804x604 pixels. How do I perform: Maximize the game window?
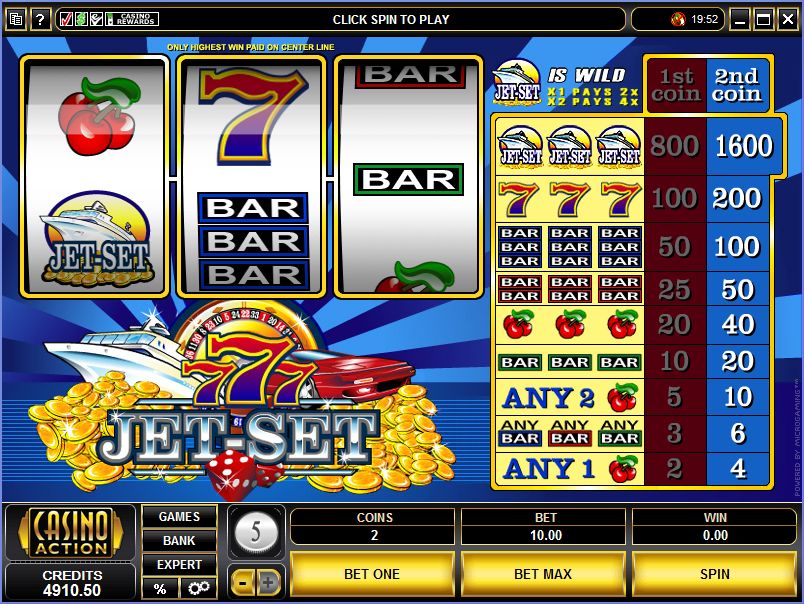pyautogui.click(x=763, y=19)
